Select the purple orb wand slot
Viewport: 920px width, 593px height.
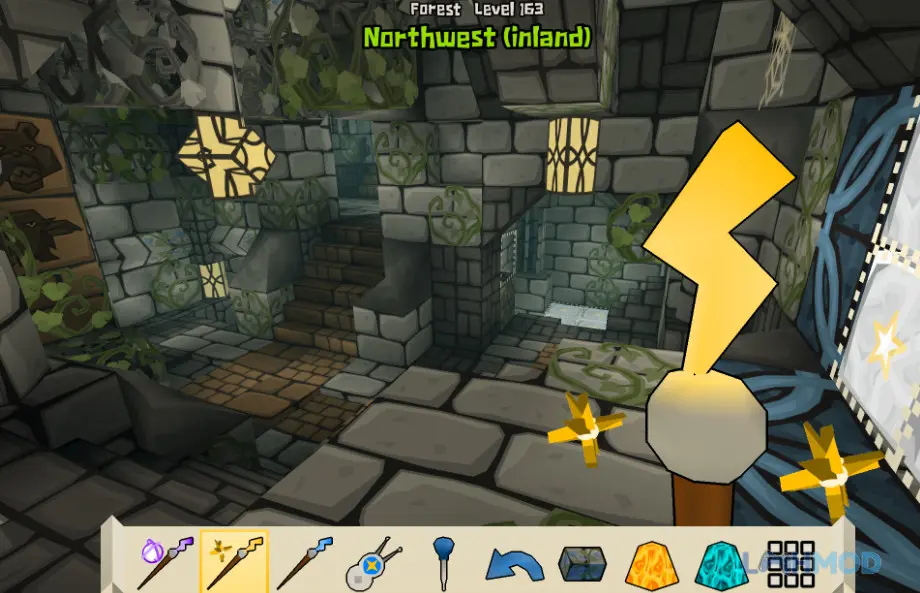coord(167,560)
